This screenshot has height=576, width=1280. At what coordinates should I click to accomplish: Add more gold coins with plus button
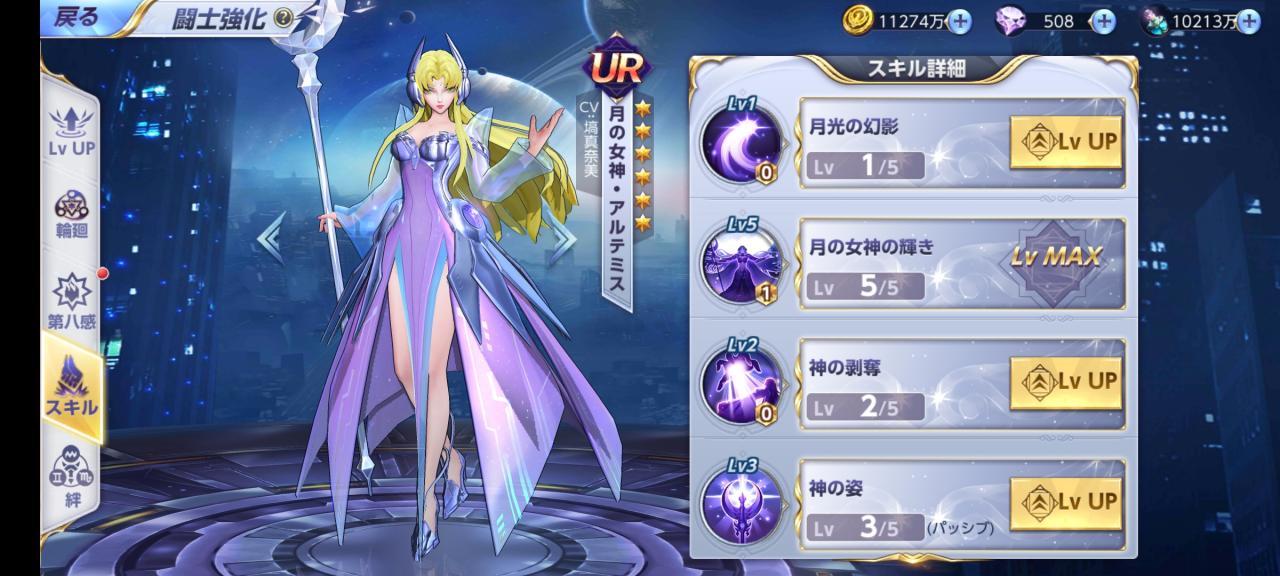pyautogui.click(x=958, y=20)
